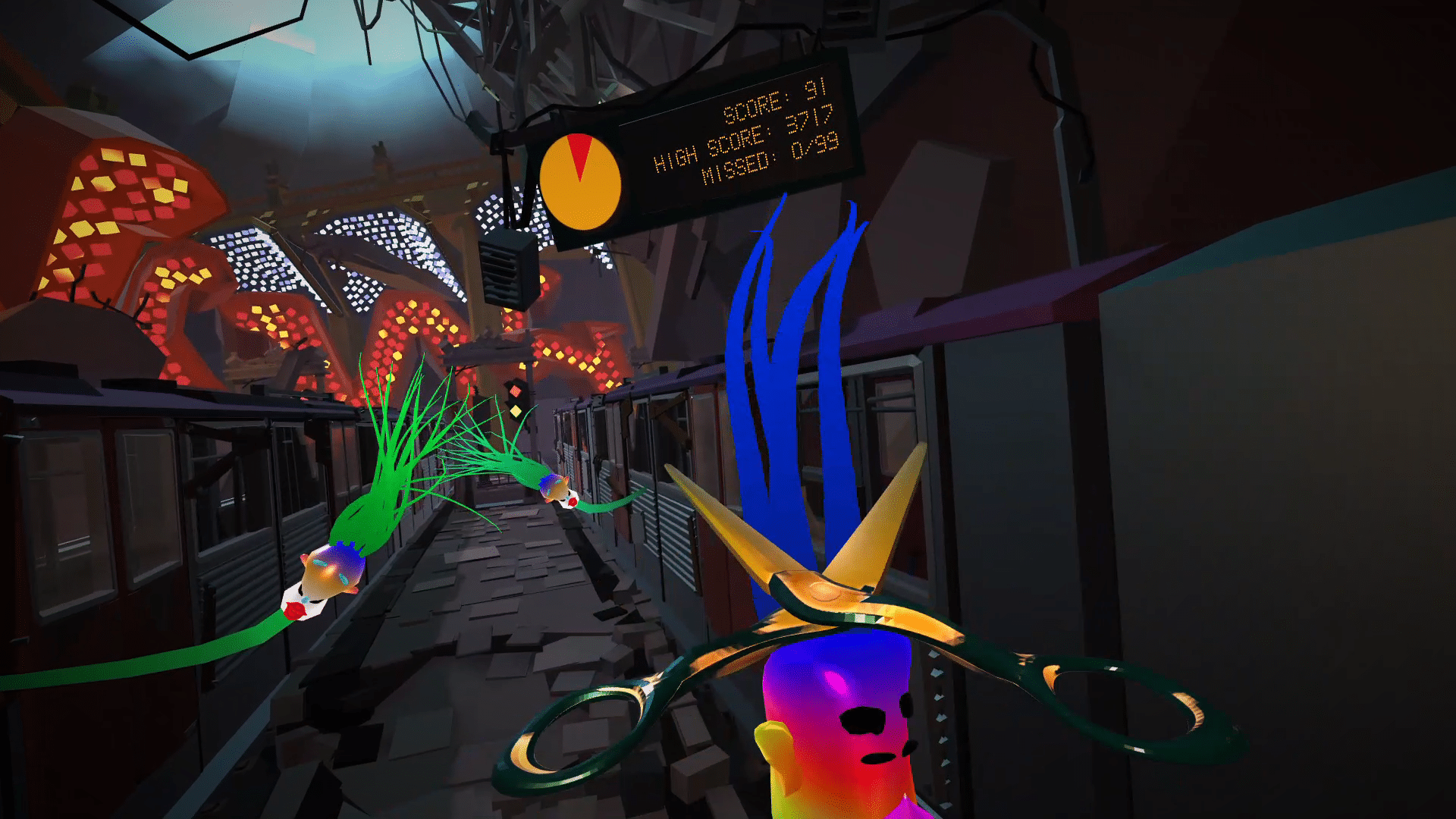Click the creature's black mouth
The height and width of the screenshot is (819, 1456).
click(877, 759)
